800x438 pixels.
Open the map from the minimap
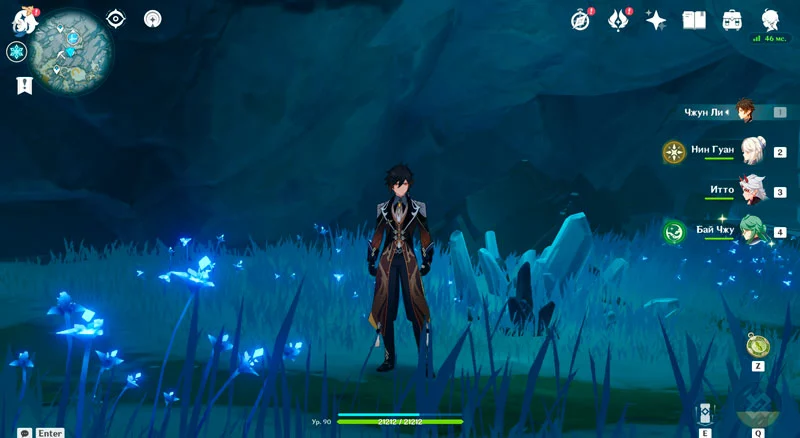[x=71, y=51]
